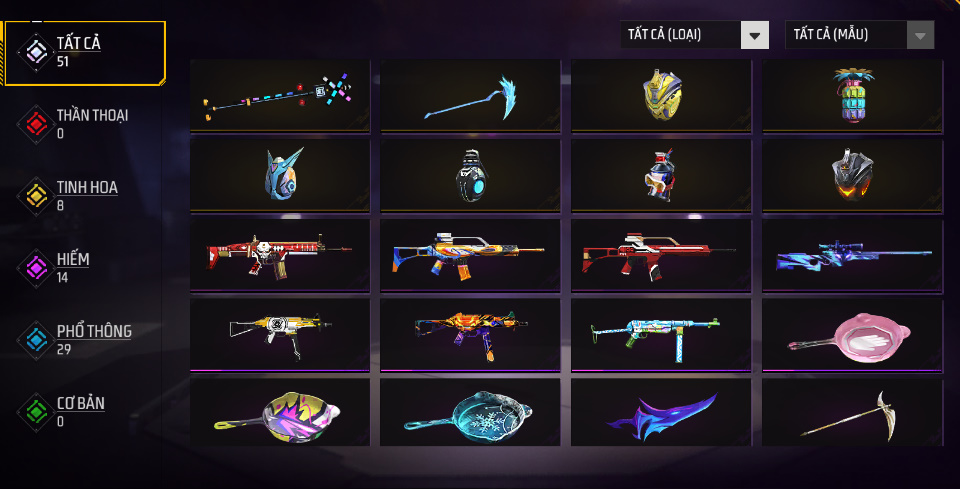The image size is (960, 489).
Task: Select the pixel confetti sniper rifle skin
Action: [x=279, y=95]
